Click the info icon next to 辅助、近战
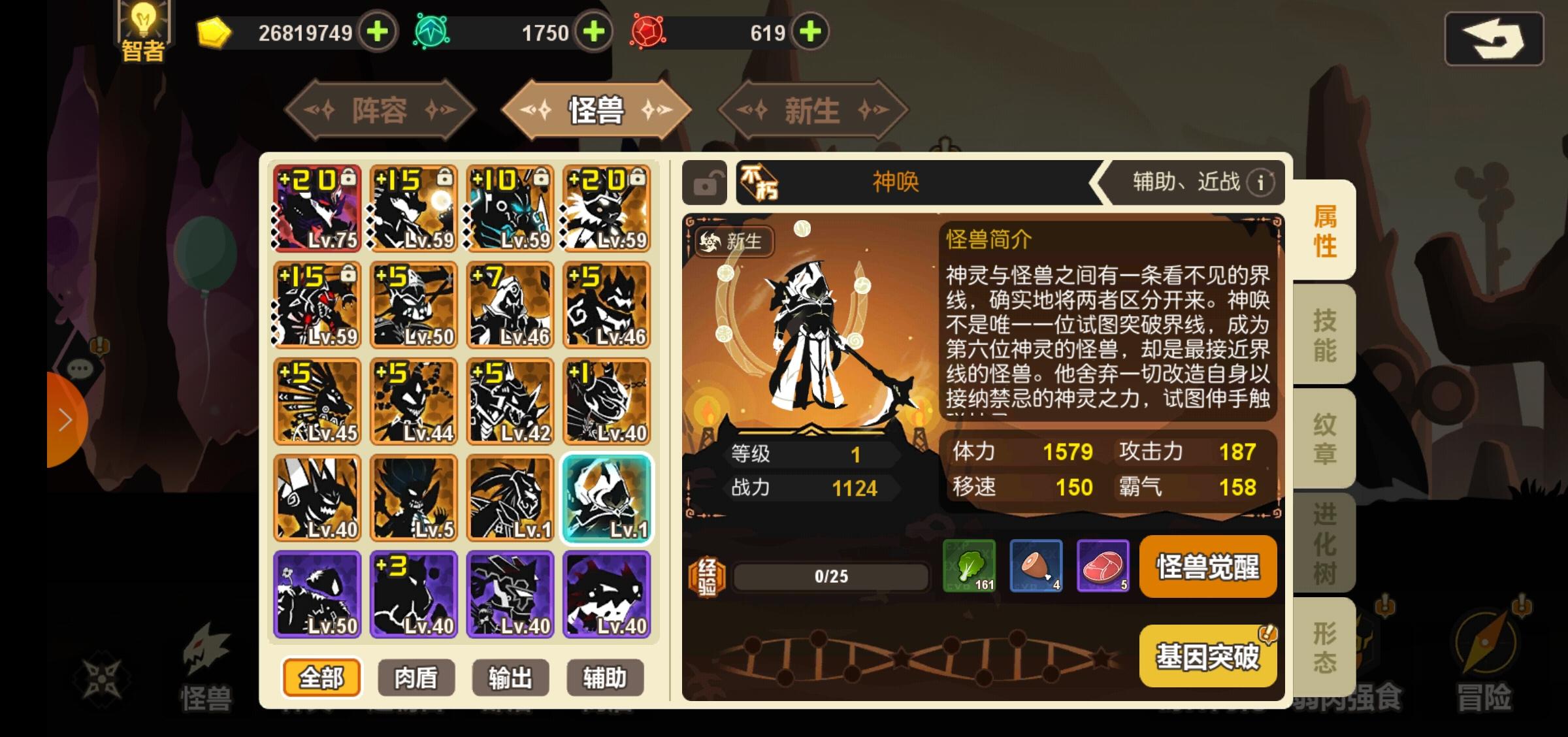 [x=1260, y=183]
